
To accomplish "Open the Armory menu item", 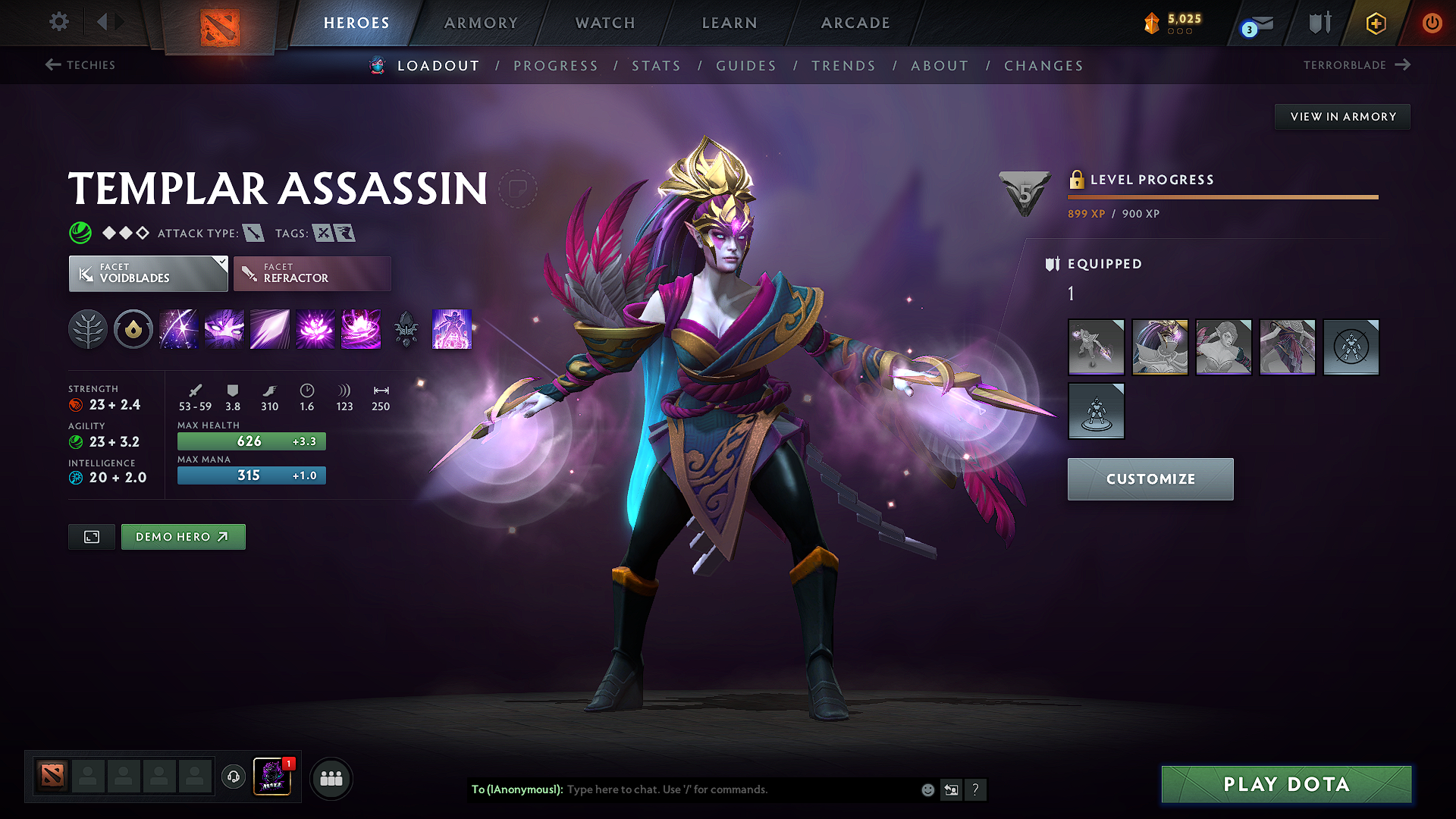I will pos(481,23).
